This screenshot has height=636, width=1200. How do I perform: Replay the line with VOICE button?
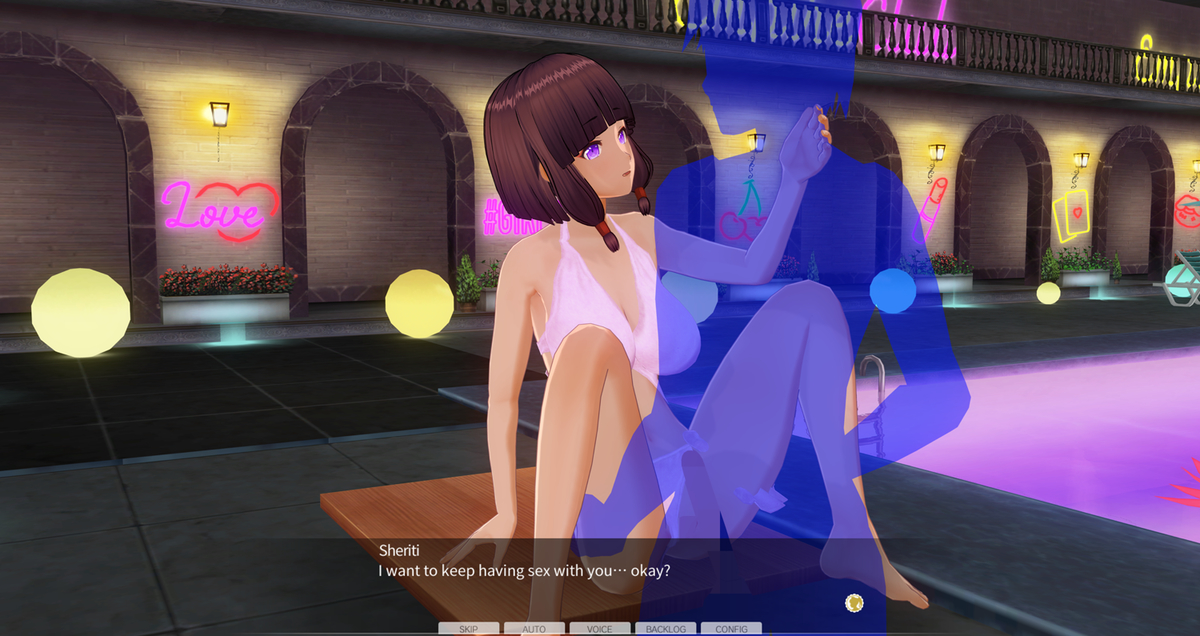point(600,629)
